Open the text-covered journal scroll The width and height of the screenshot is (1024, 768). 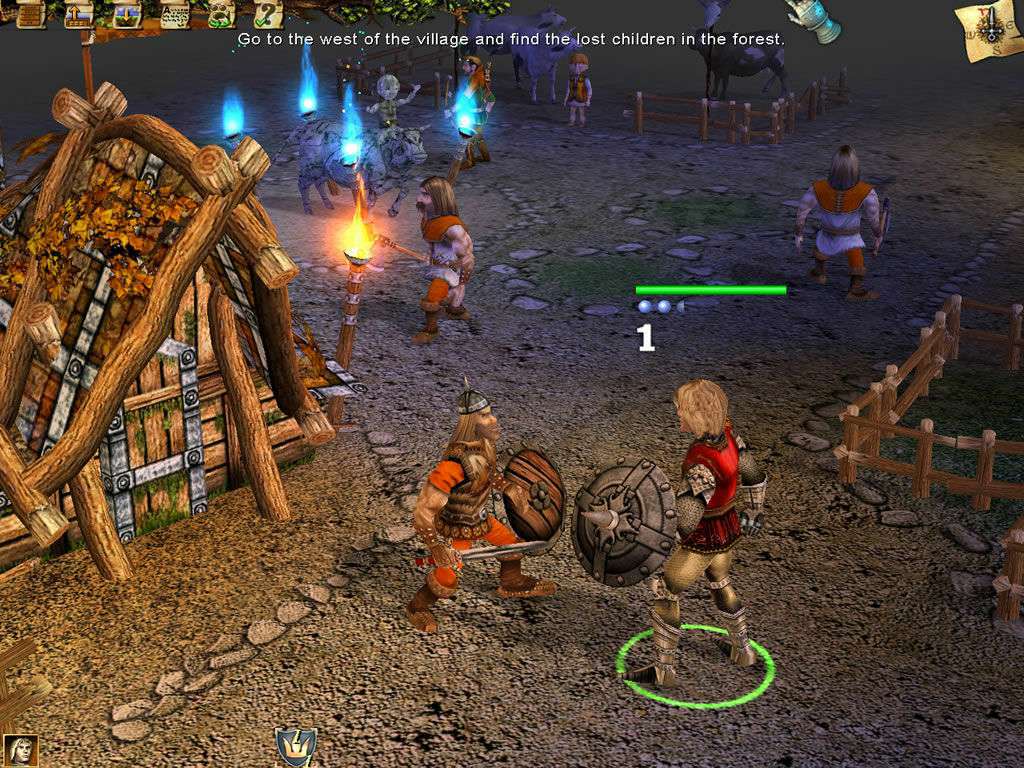(x=174, y=13)
